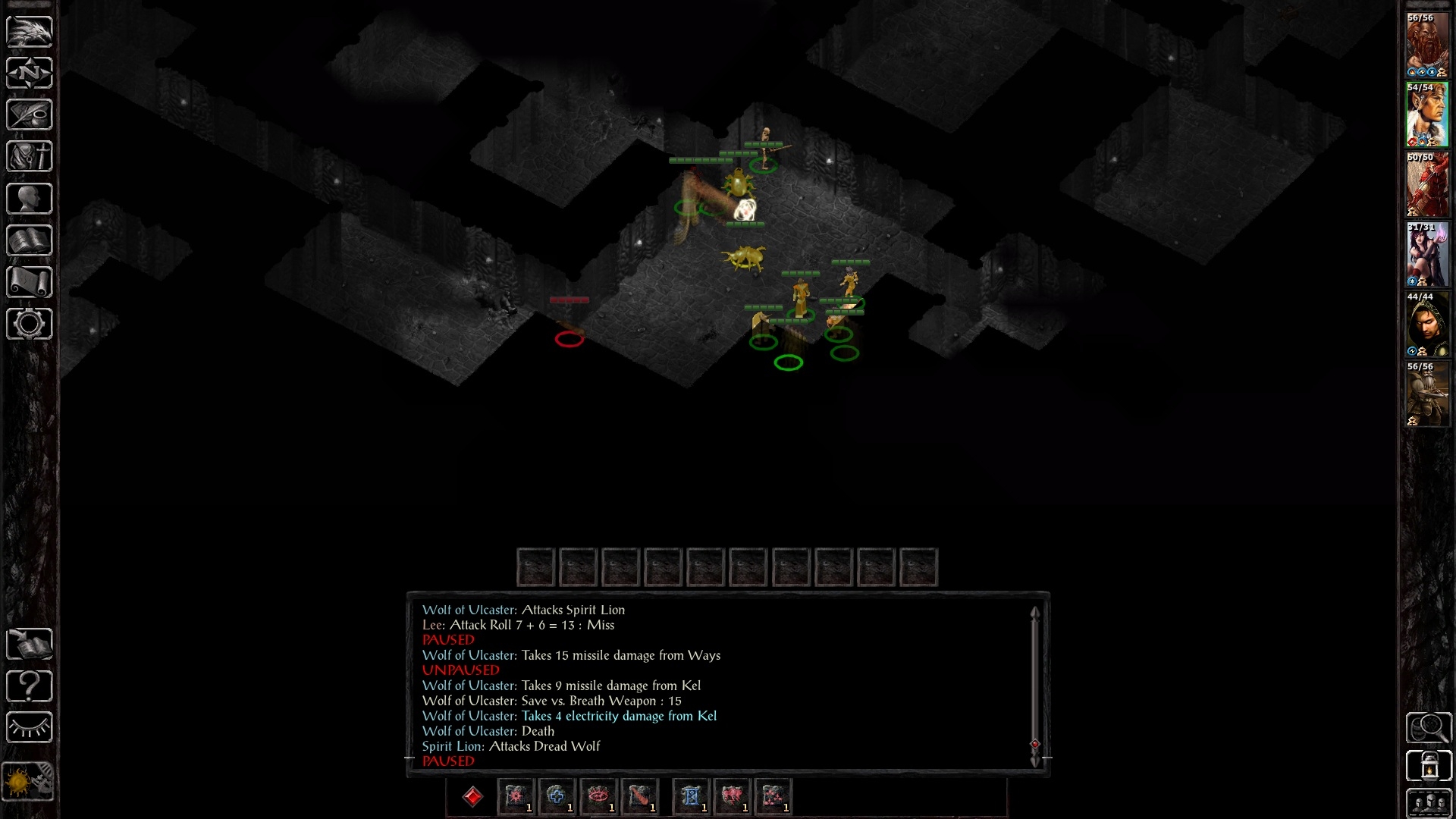Click the dragon head icon at top left

(30, 31)
